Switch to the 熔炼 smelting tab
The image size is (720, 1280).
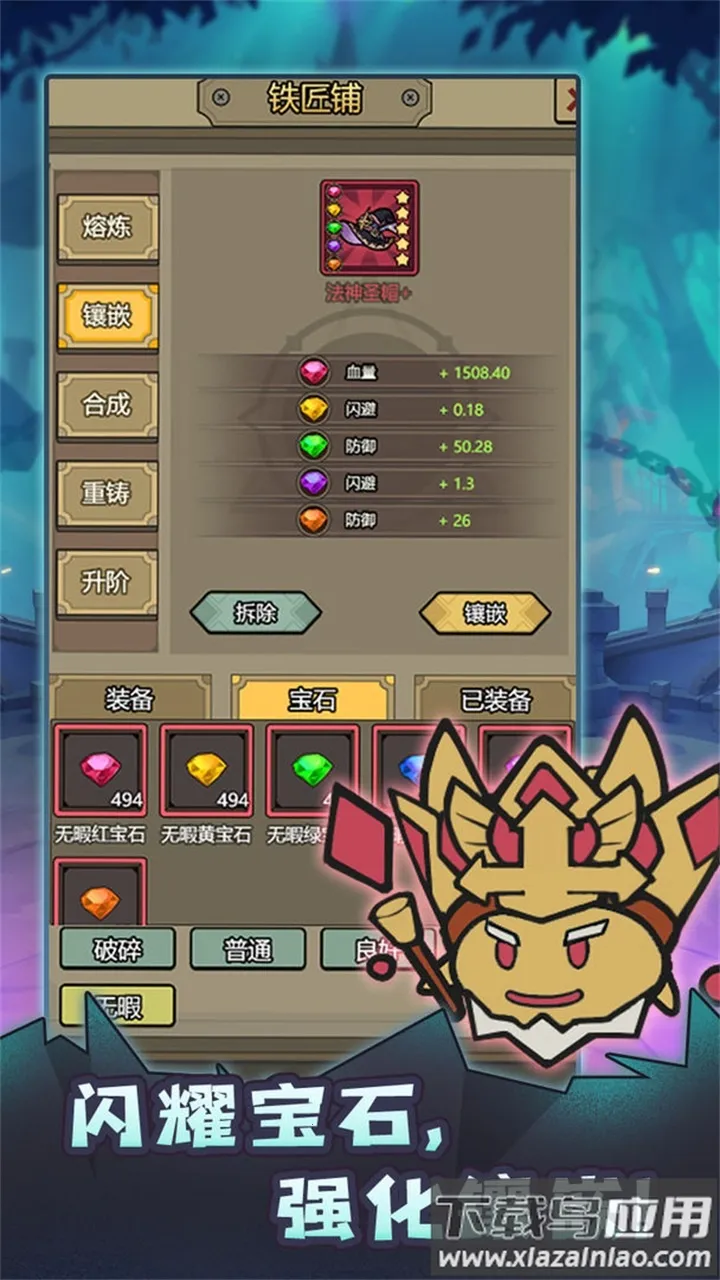click(107, 228)
